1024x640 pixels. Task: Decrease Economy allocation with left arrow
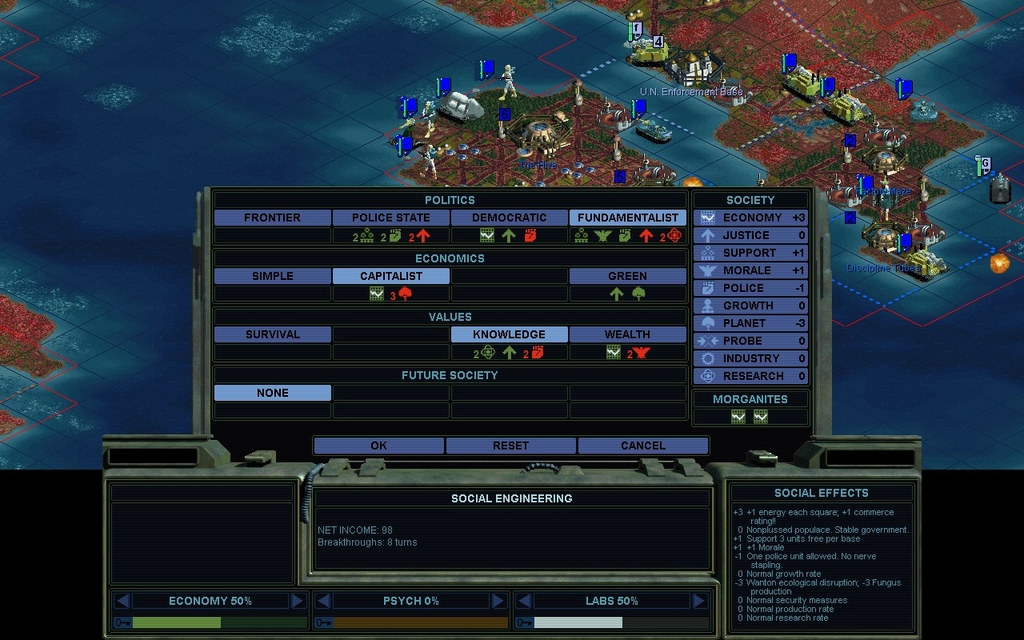(123, 601)
